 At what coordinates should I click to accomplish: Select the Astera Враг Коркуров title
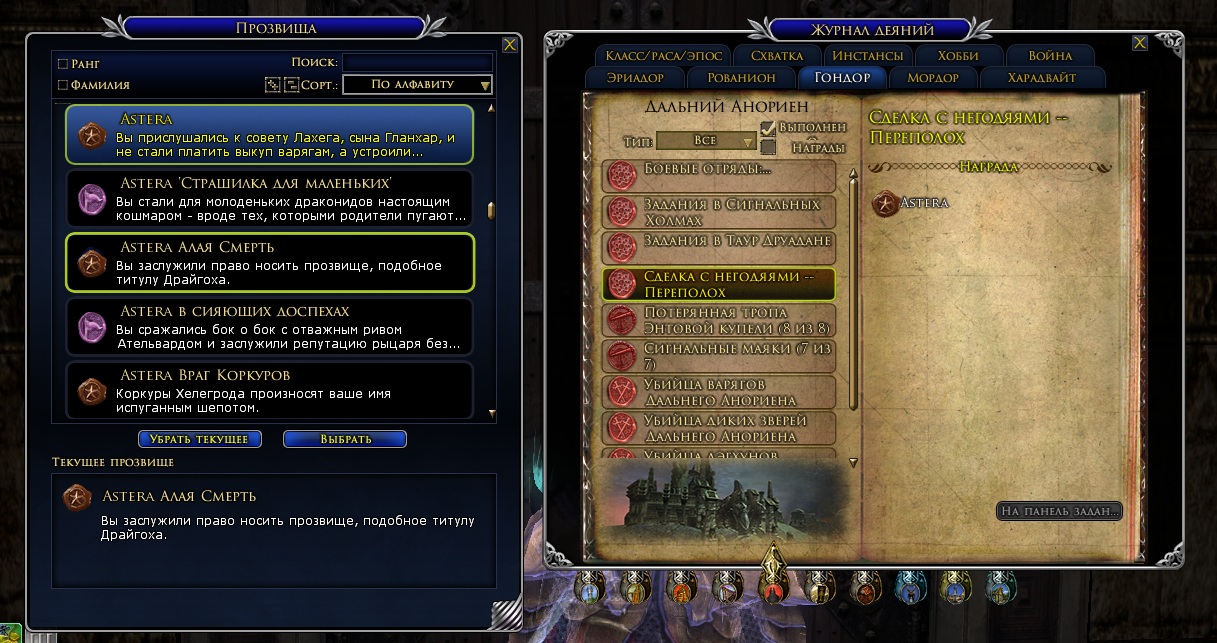pyautogui.click(x=268, y=389)
